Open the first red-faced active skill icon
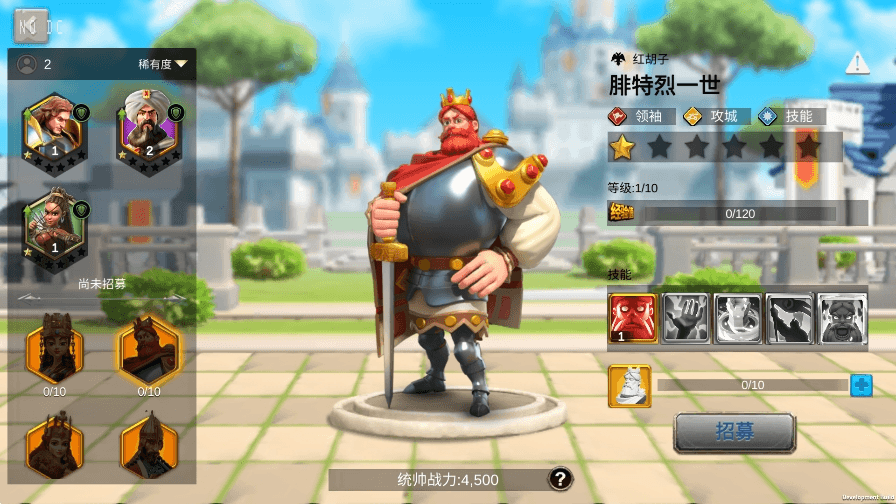This screenshot has width=896, height=504. 632,319
